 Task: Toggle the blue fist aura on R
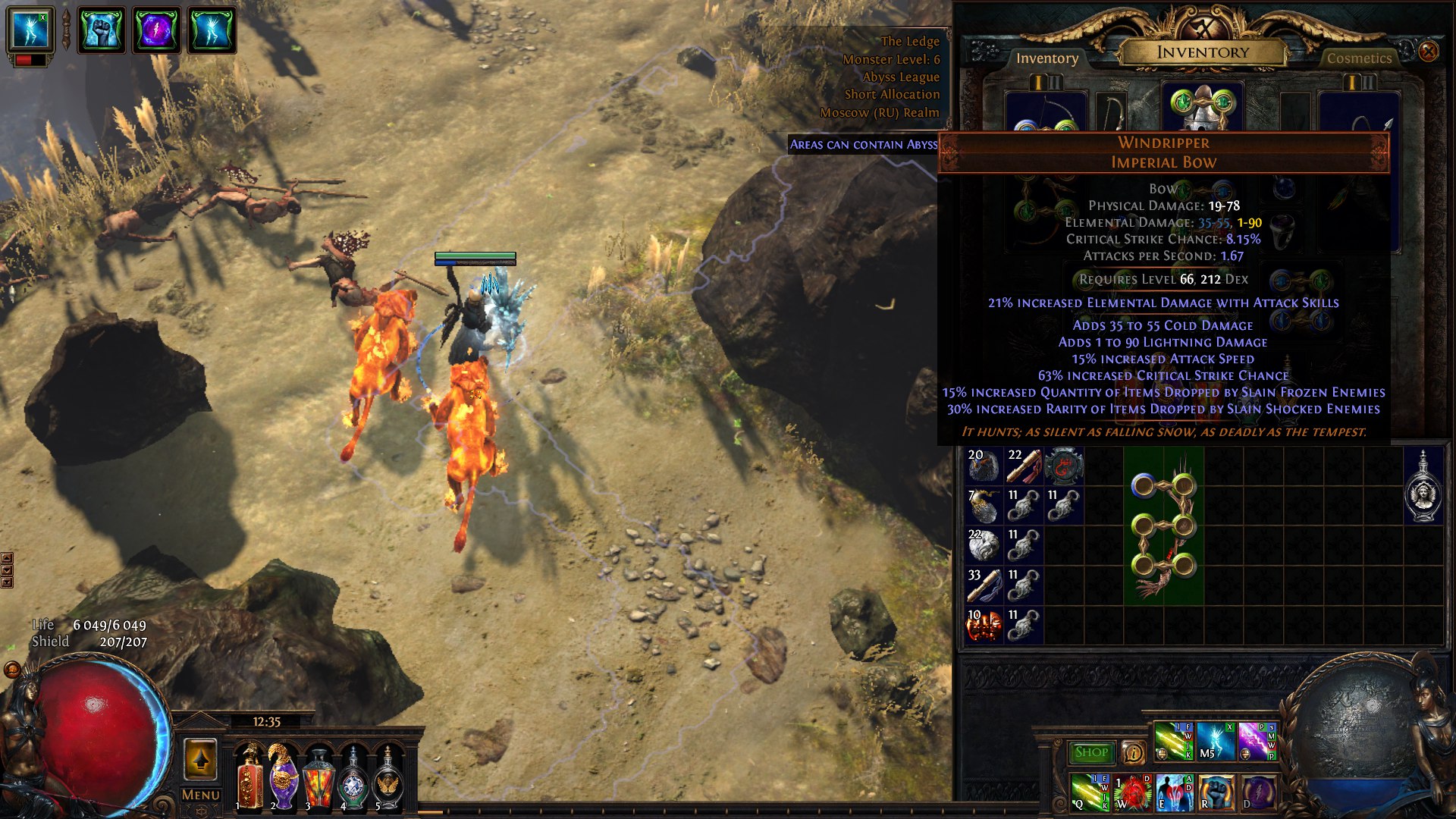point(1216,792)
